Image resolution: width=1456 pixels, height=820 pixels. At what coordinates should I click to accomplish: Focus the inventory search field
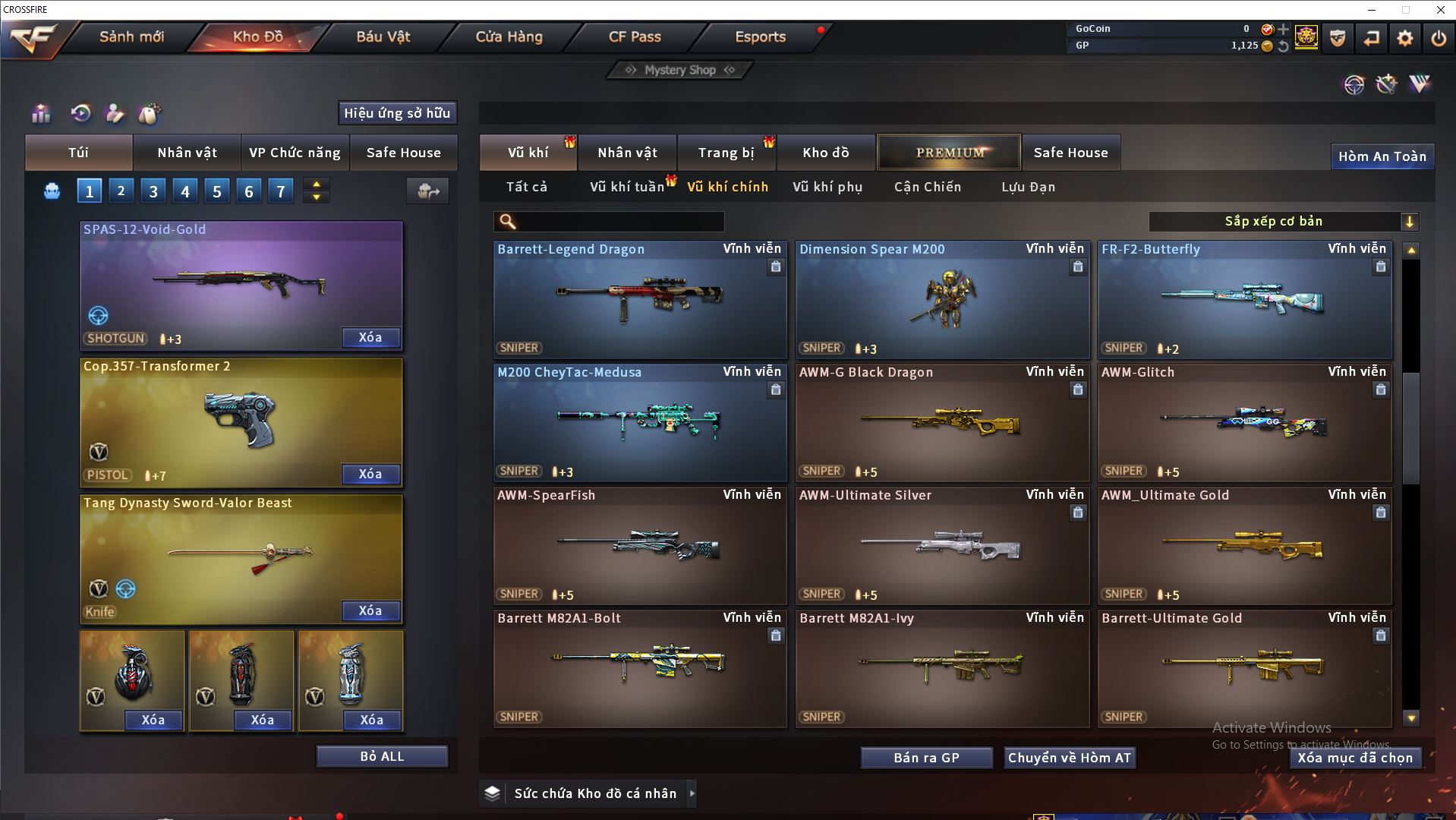[619, 222]
